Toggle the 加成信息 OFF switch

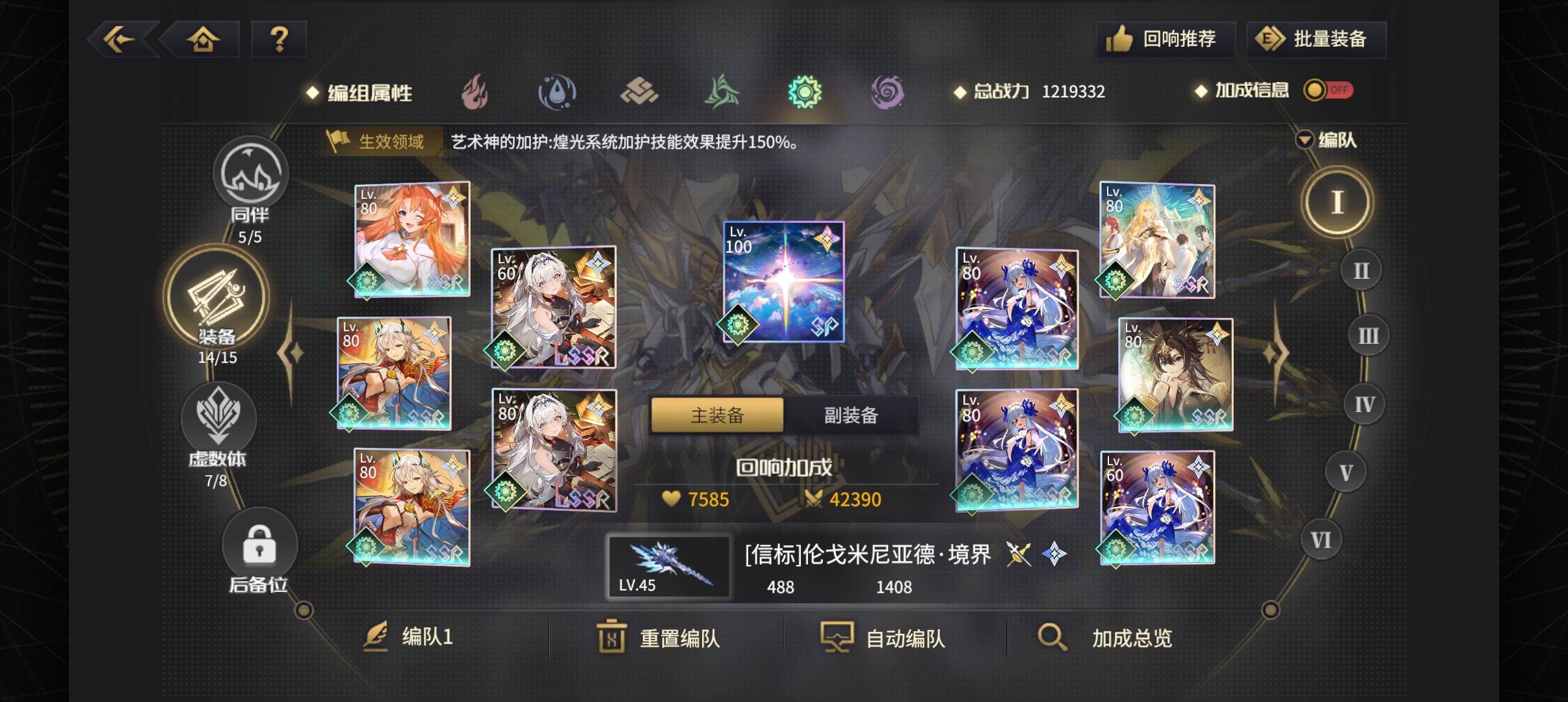1330,90
